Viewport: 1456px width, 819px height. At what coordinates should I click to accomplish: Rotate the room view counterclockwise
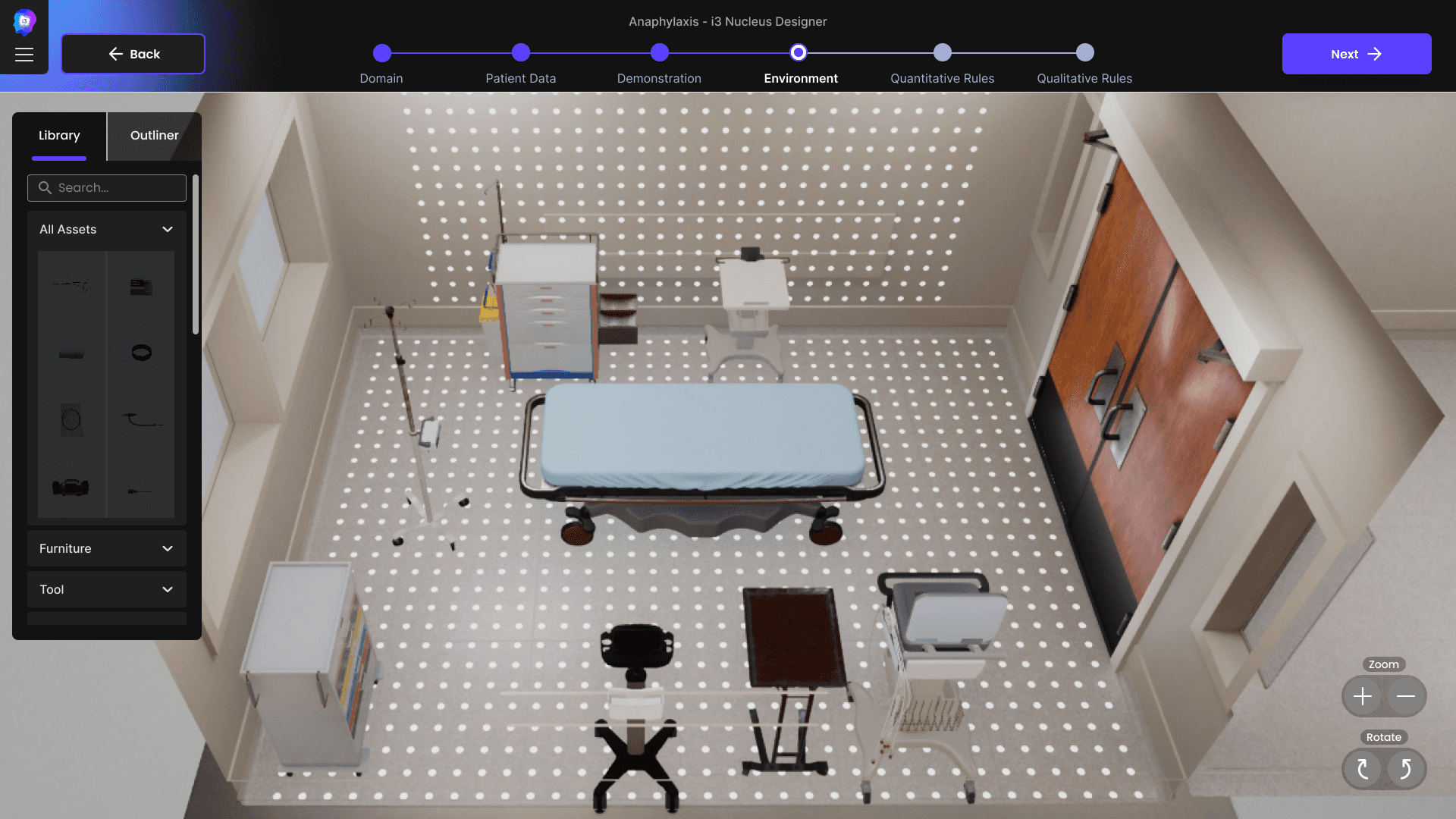point(1404,769)
